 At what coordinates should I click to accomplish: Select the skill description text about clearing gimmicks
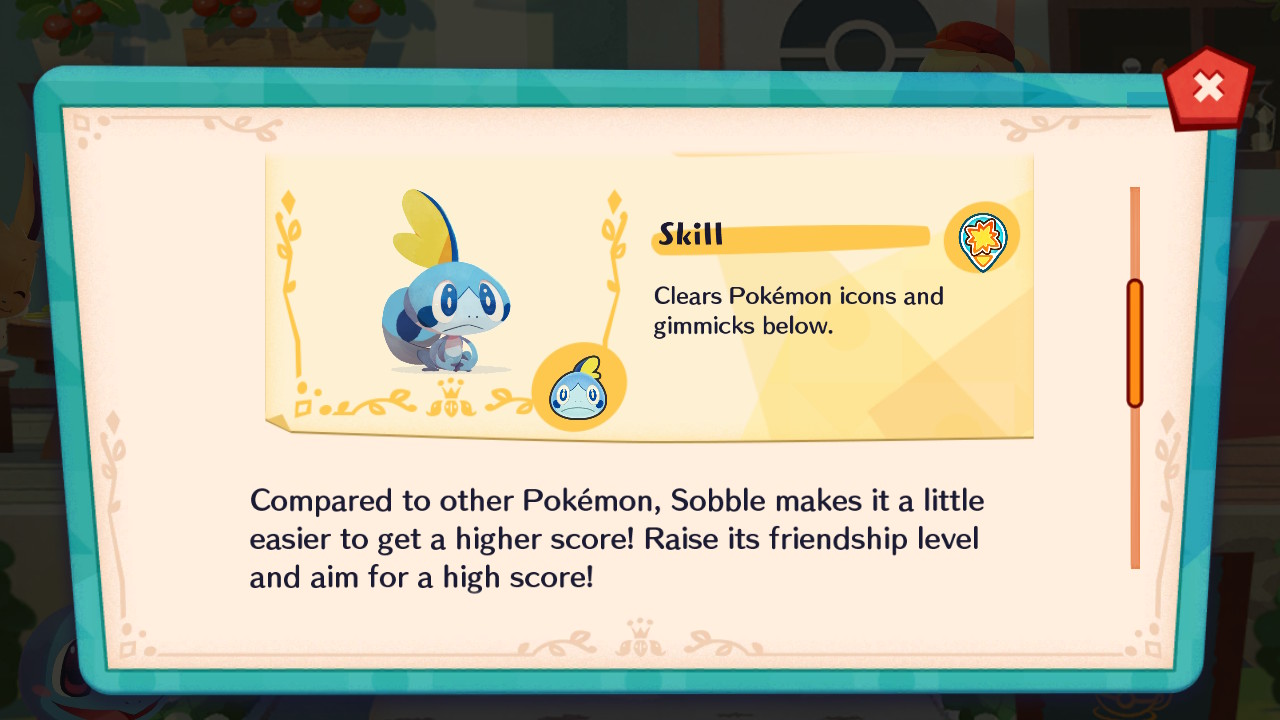tap(797, 310)
